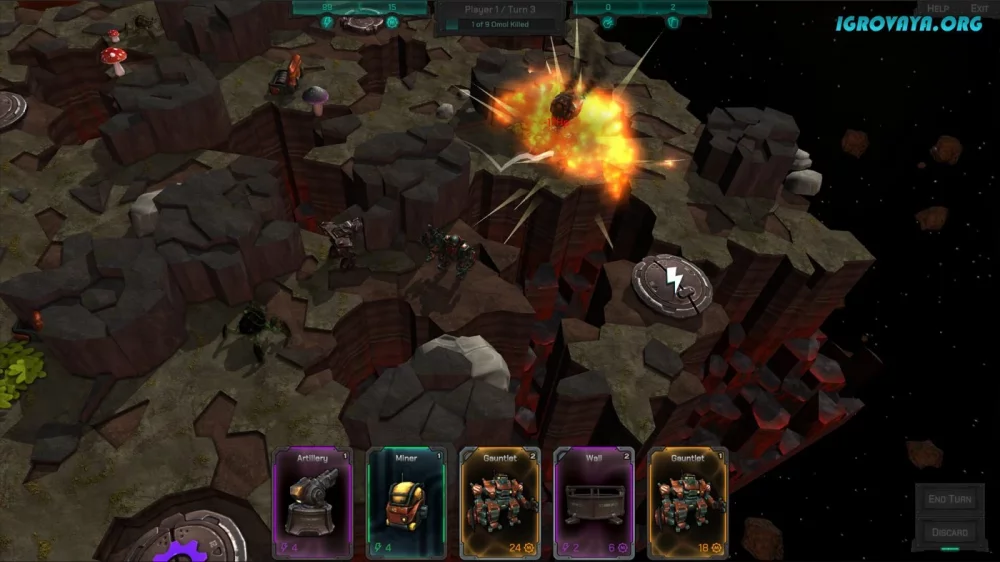
Task: Exit the game
Action: click(x=979, y=8)
